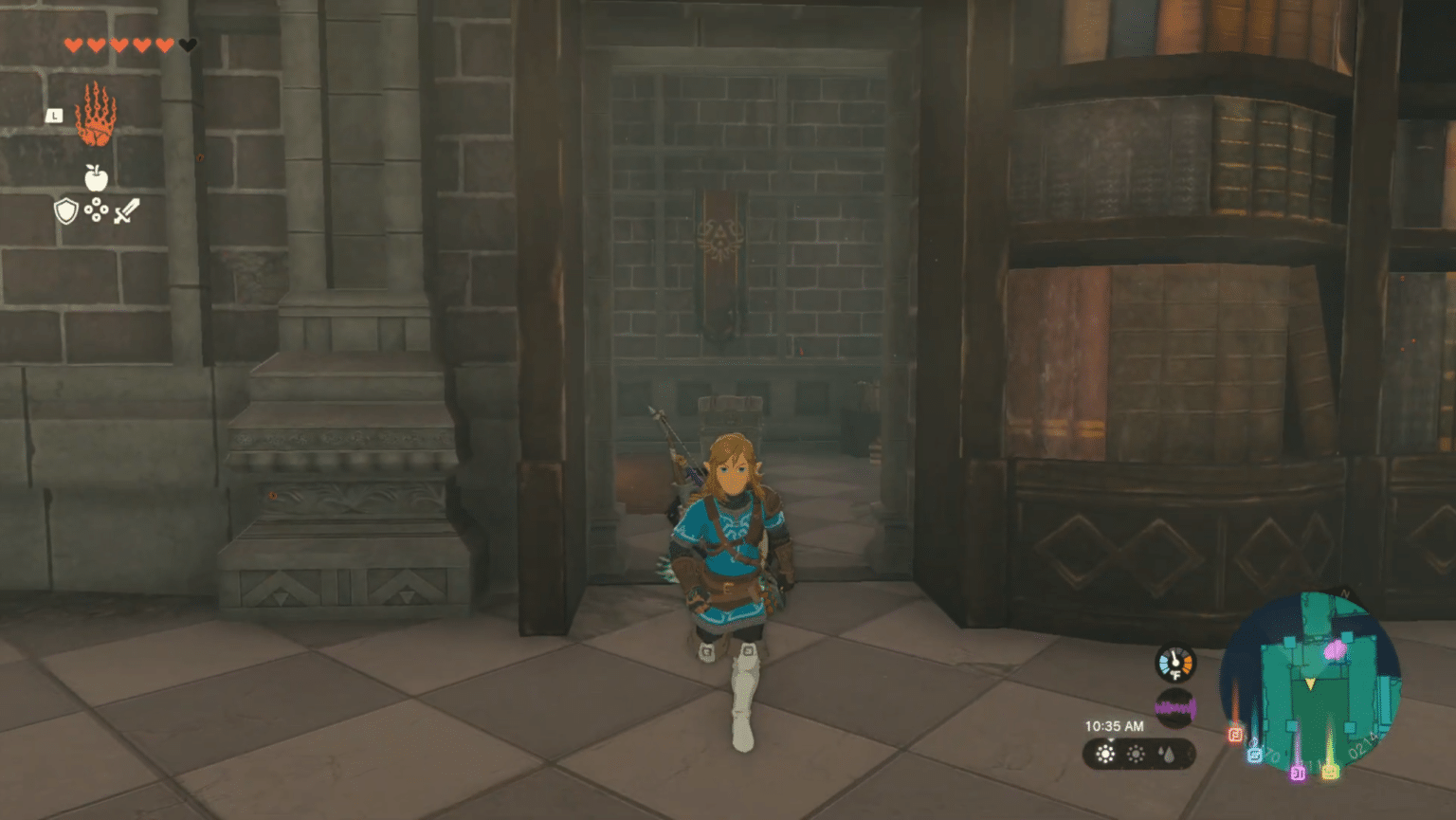Toggle the empty black heart container
This screenshot has width=1456, height=820.
click(x=187, y=44)
